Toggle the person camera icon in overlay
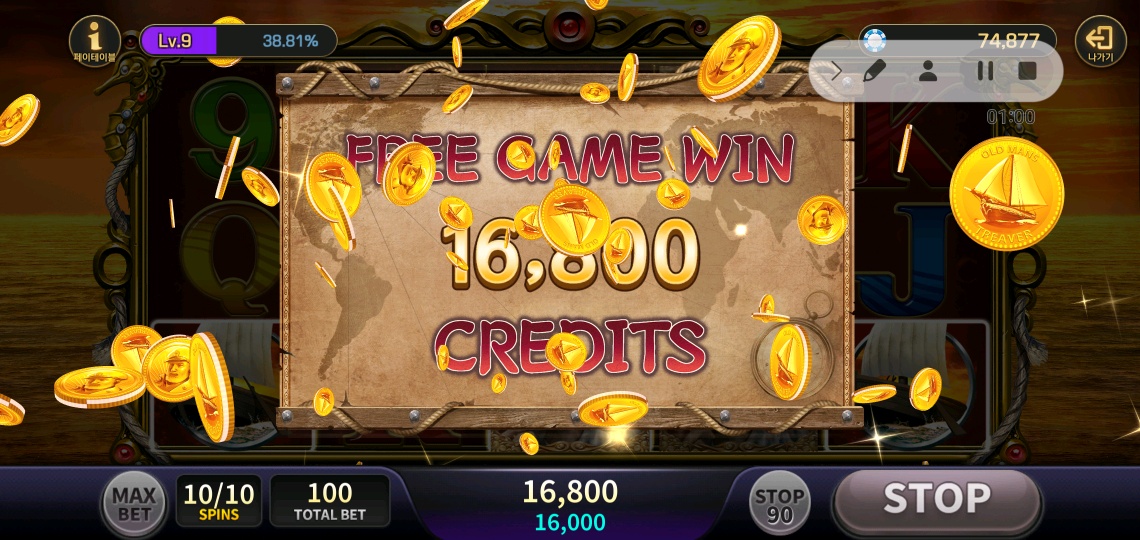1140x540 pixels. [x=928, y=71]
